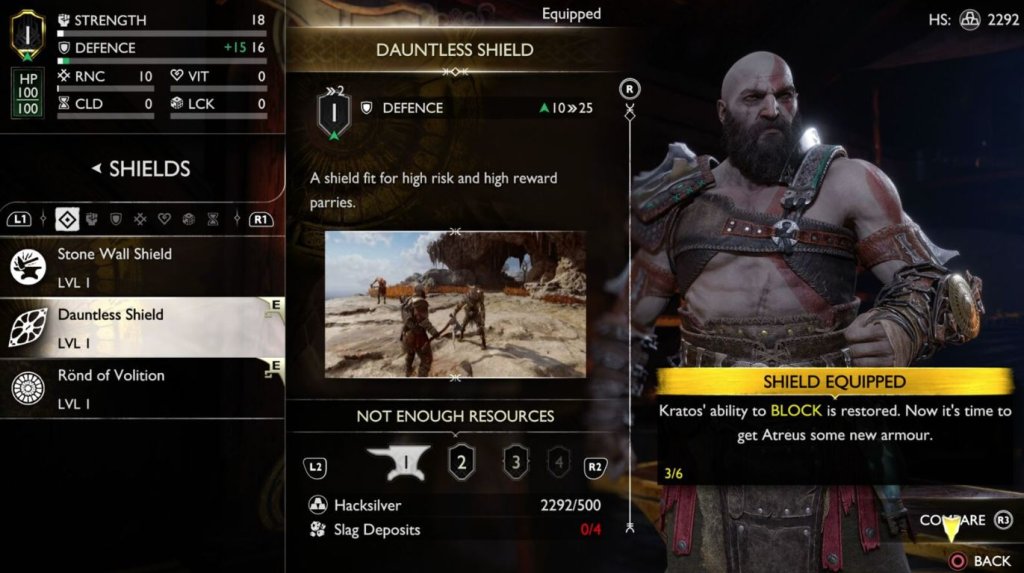The height and width of the screenshot is (573, 1024).
Task: Filter shields by the Defence shield icon
Action: 116,218
